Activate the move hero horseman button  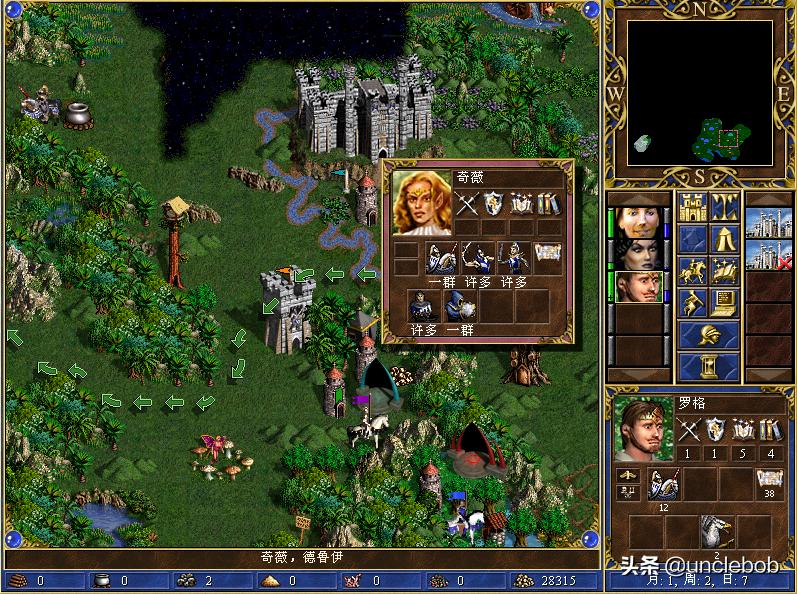(x=692, y=271)
